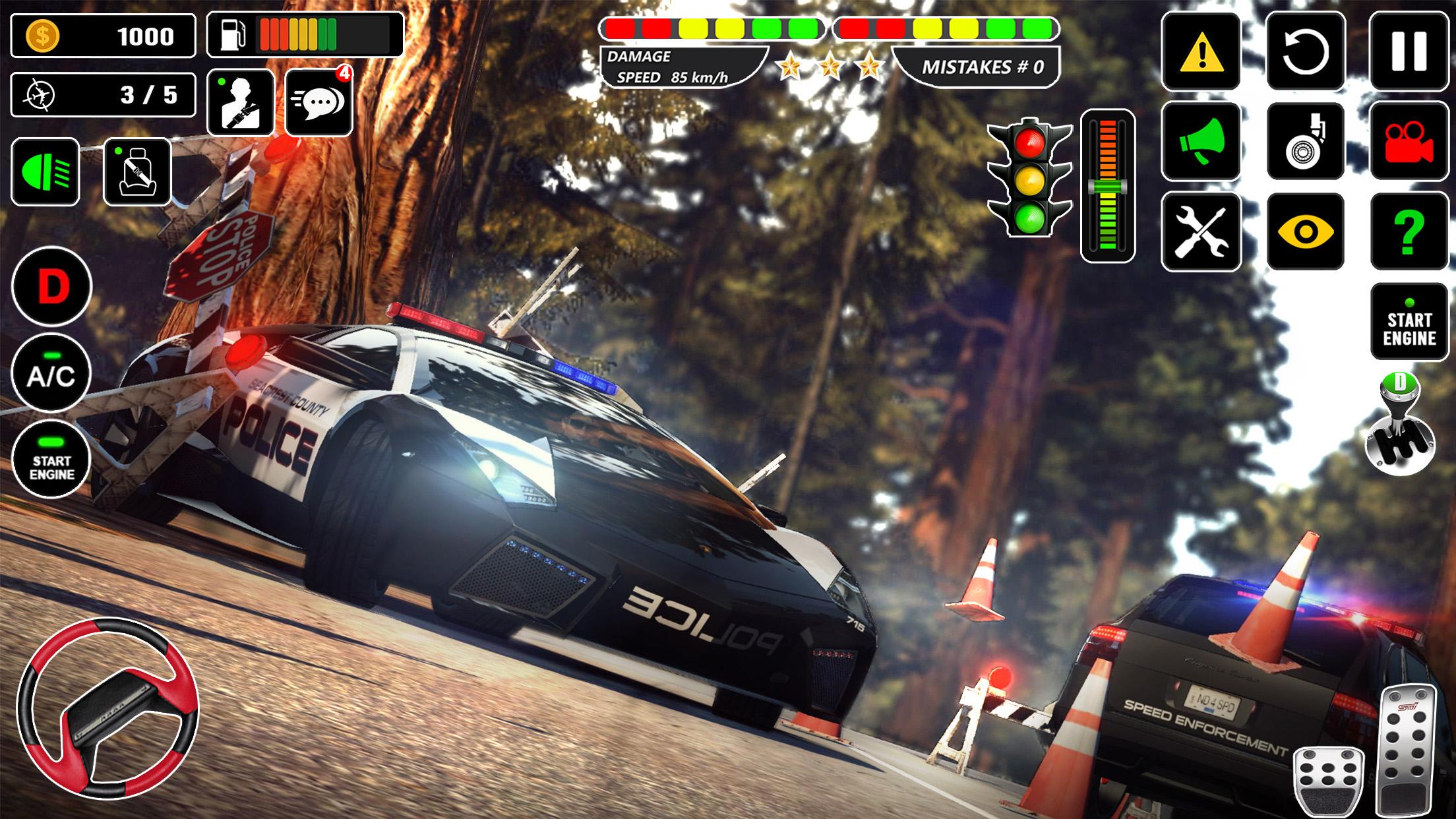
Task: Activate the hazard warning triangle
Action: click(1201, 51)
